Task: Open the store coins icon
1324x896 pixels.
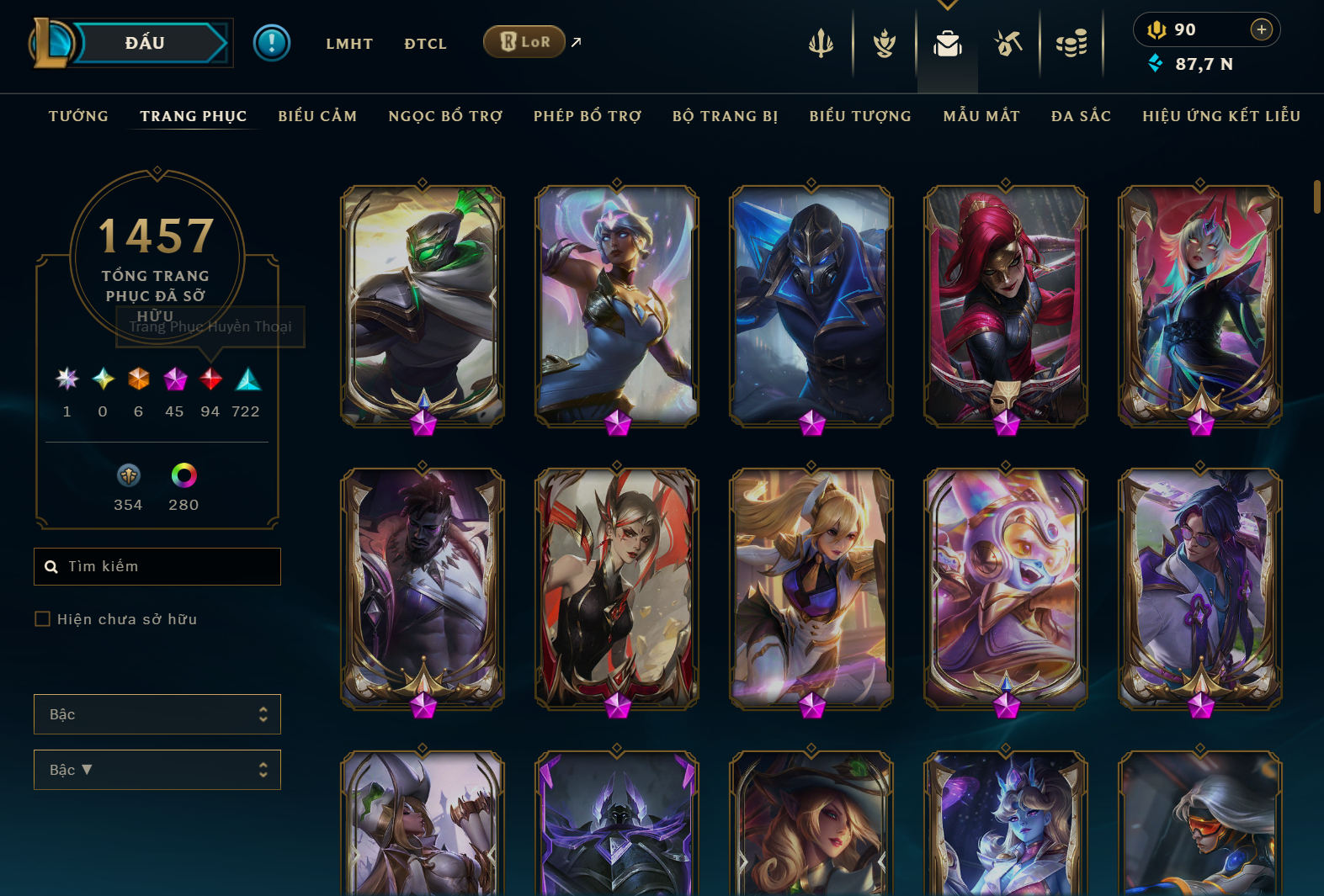Action: [x=1071, y=44]
